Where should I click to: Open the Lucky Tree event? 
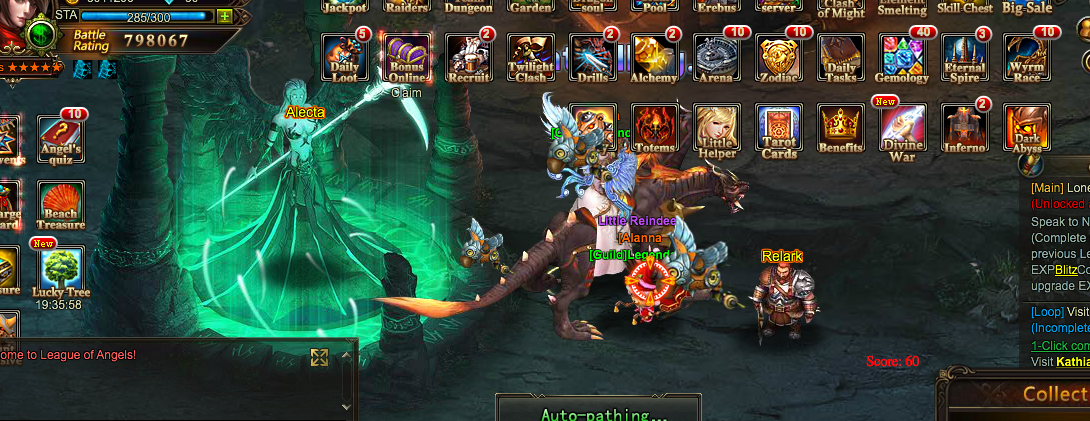coord(61,272)
